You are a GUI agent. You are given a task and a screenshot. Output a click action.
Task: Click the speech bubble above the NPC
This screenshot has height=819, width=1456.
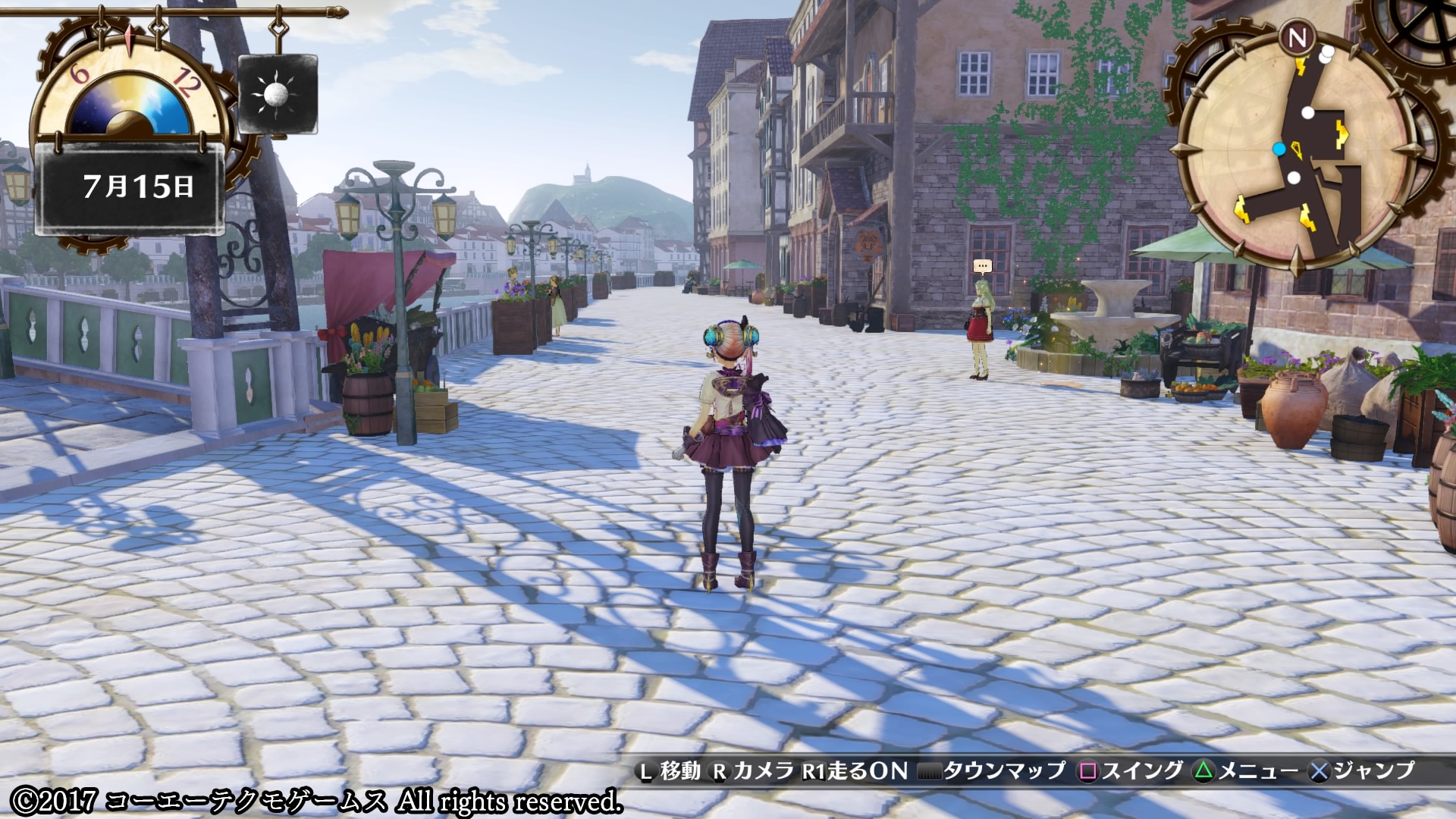pos(983,266)
